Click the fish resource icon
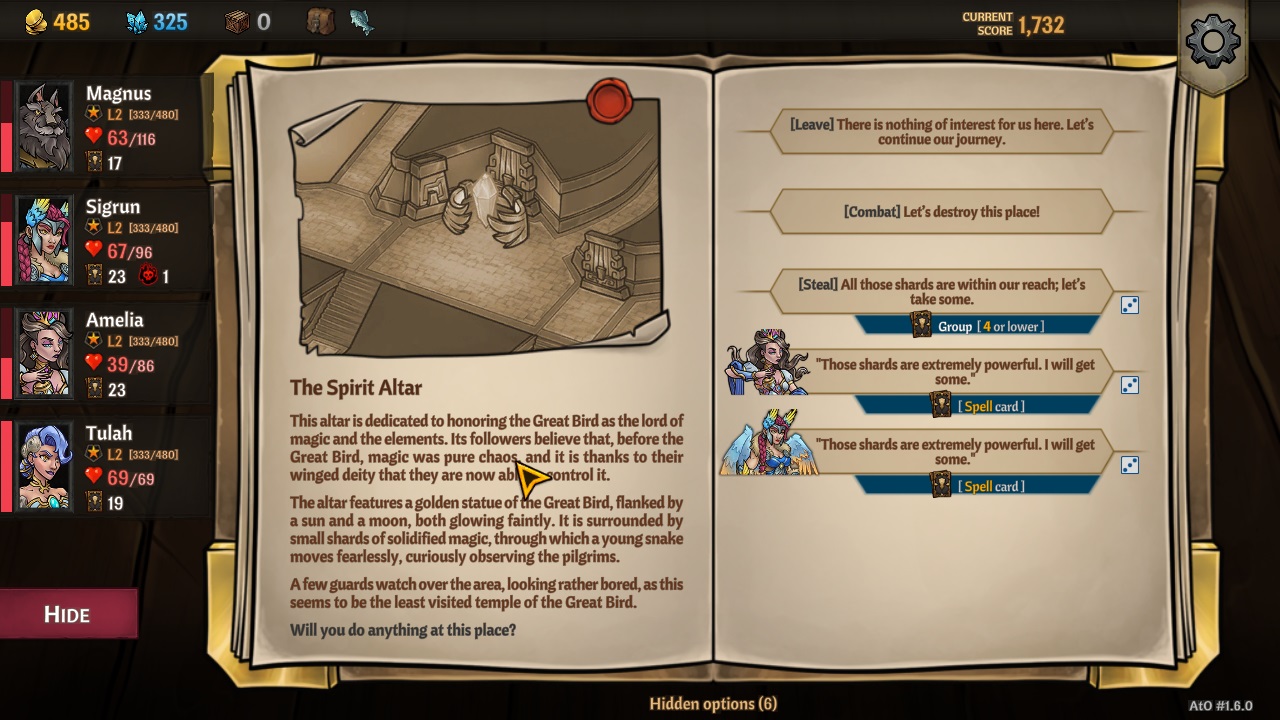1280x720 pixels. (x=360, y=20)
